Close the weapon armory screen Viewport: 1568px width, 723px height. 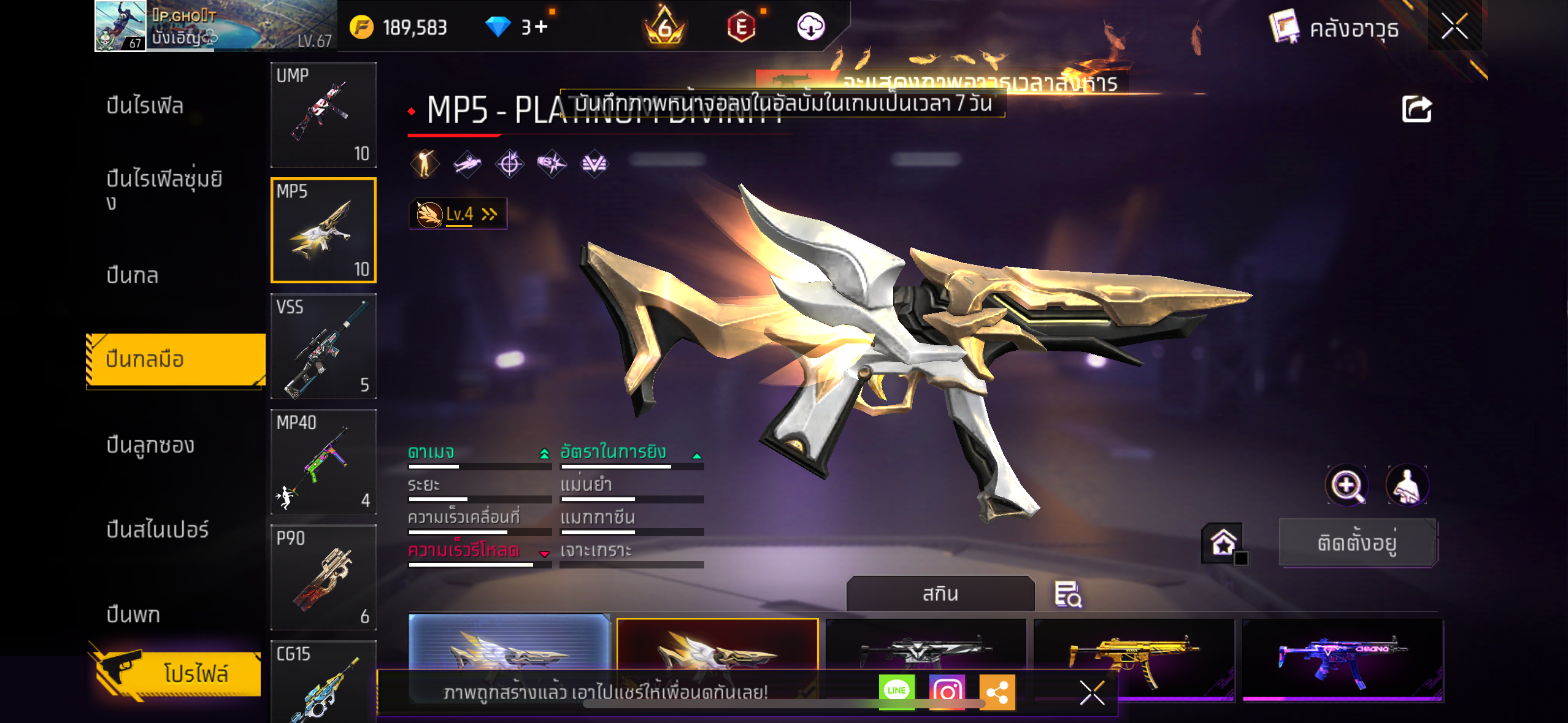pyautogui.click(x=1454, y=26)
